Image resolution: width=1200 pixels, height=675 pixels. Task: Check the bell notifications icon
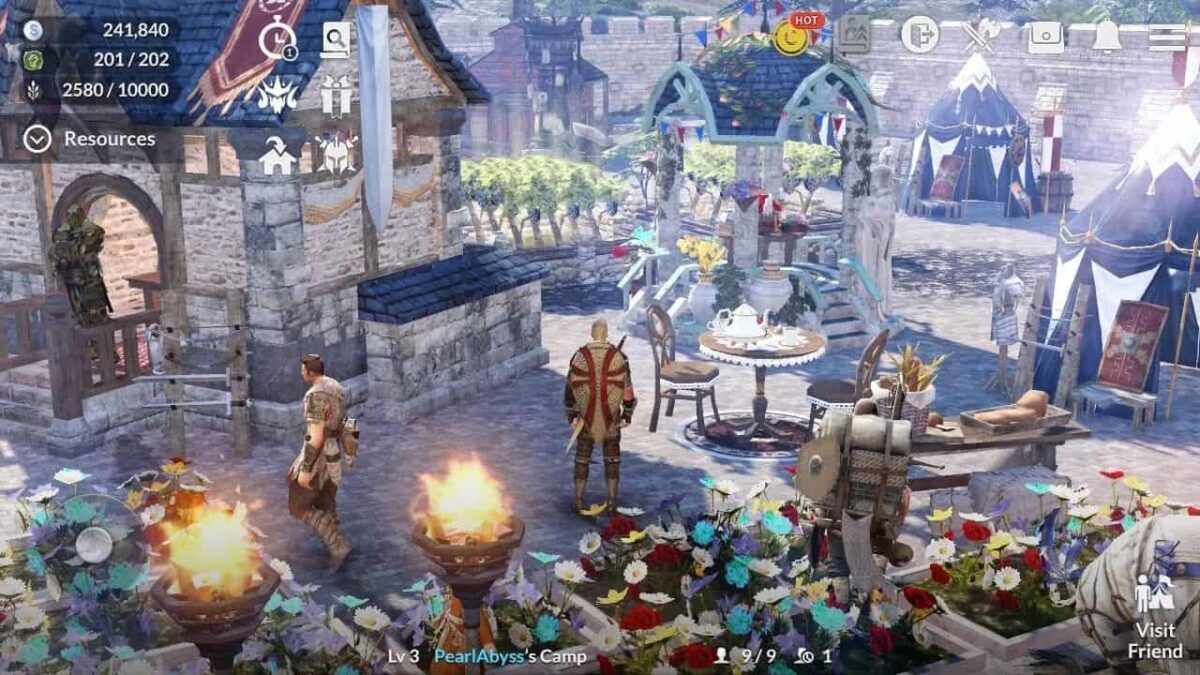[1106, 36]
